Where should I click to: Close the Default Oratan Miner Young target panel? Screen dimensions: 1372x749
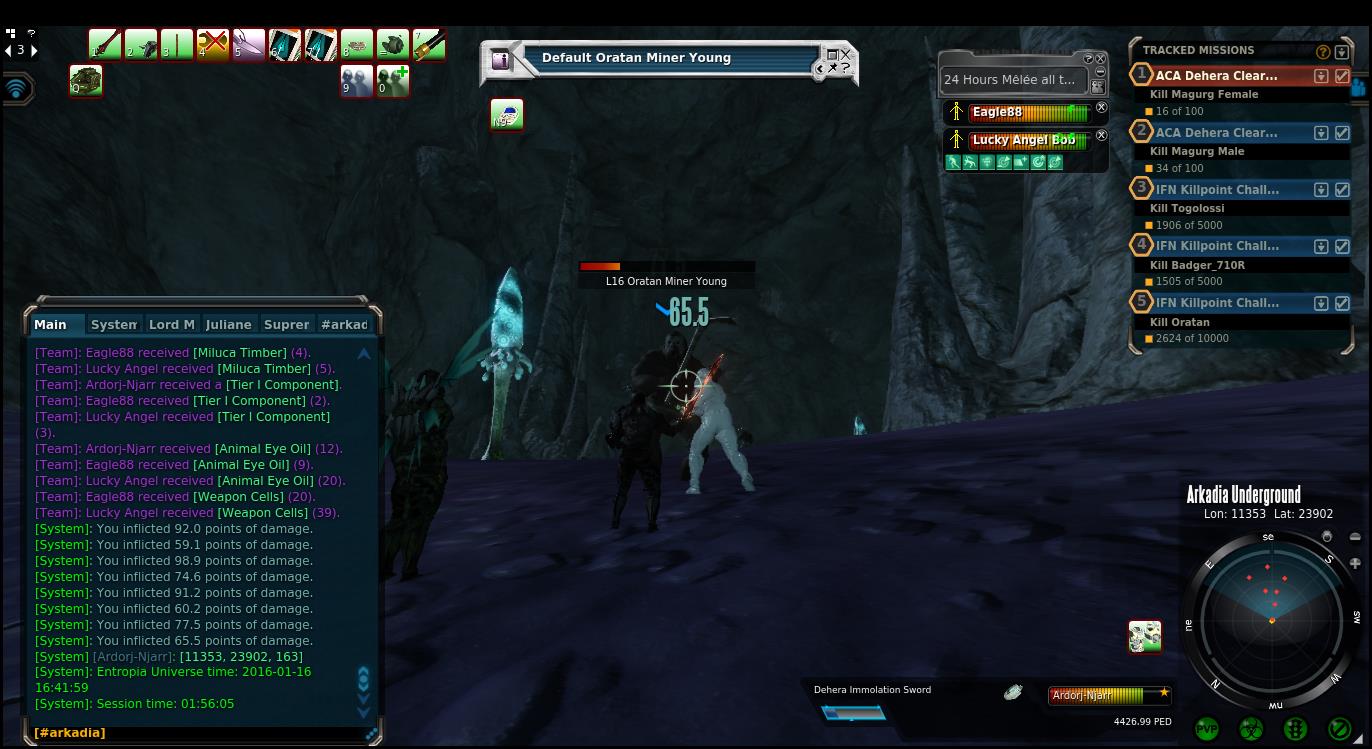[846, 54]
